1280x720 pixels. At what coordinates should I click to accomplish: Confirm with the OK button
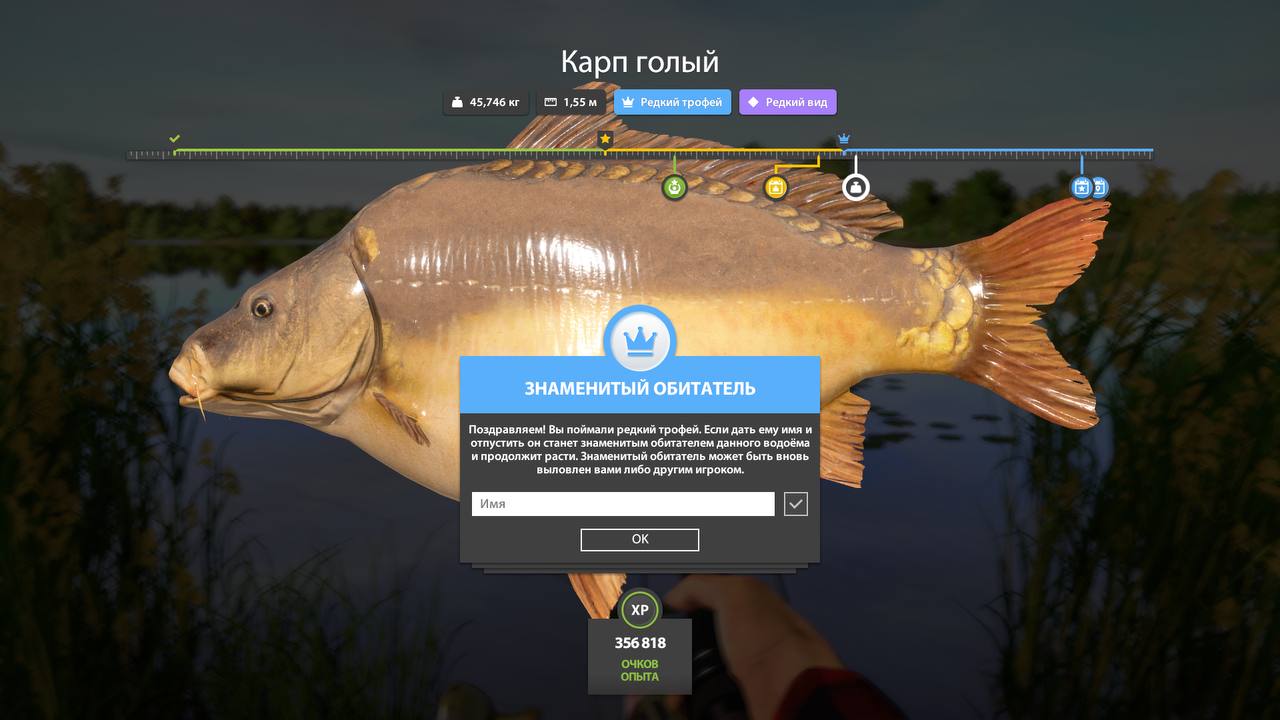(639, 539)
